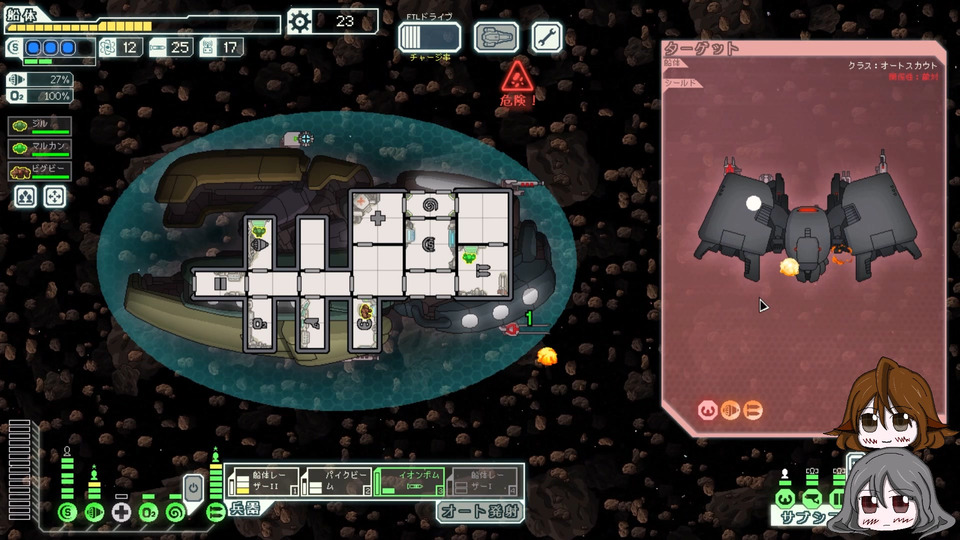
Task: Select crew member マルカン
Action: (x=40, y=148)
